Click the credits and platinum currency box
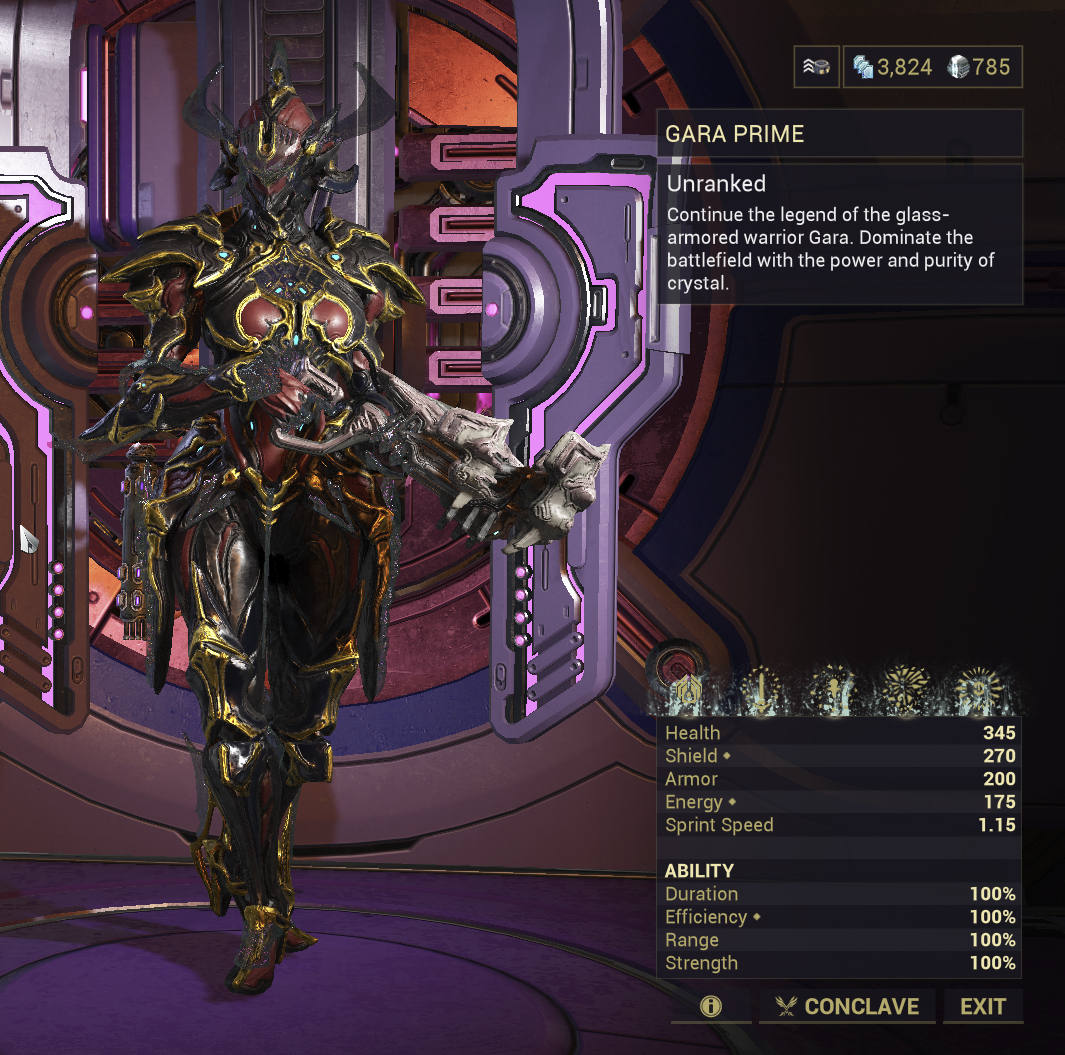 coord(932,68)
